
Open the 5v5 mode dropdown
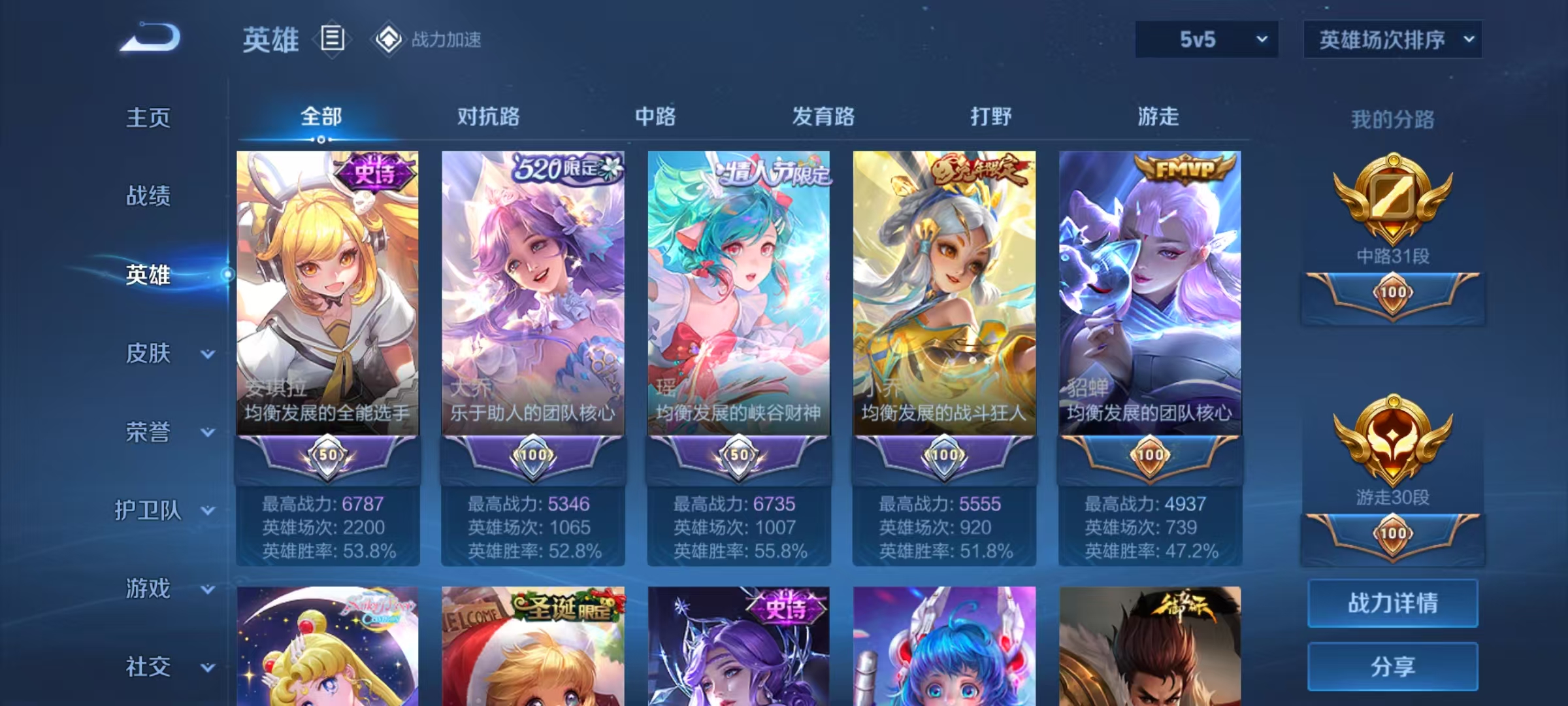tap(1206, 39)
